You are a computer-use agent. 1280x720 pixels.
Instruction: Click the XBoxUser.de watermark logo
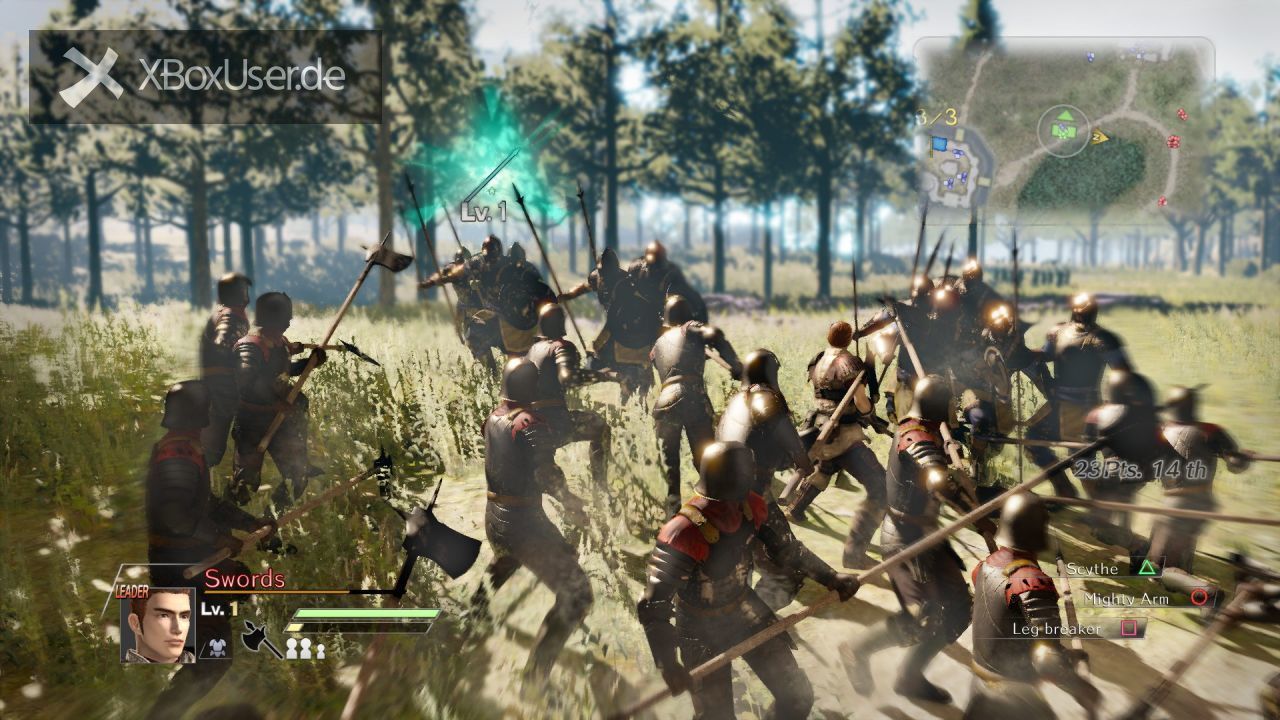(205, 77)
